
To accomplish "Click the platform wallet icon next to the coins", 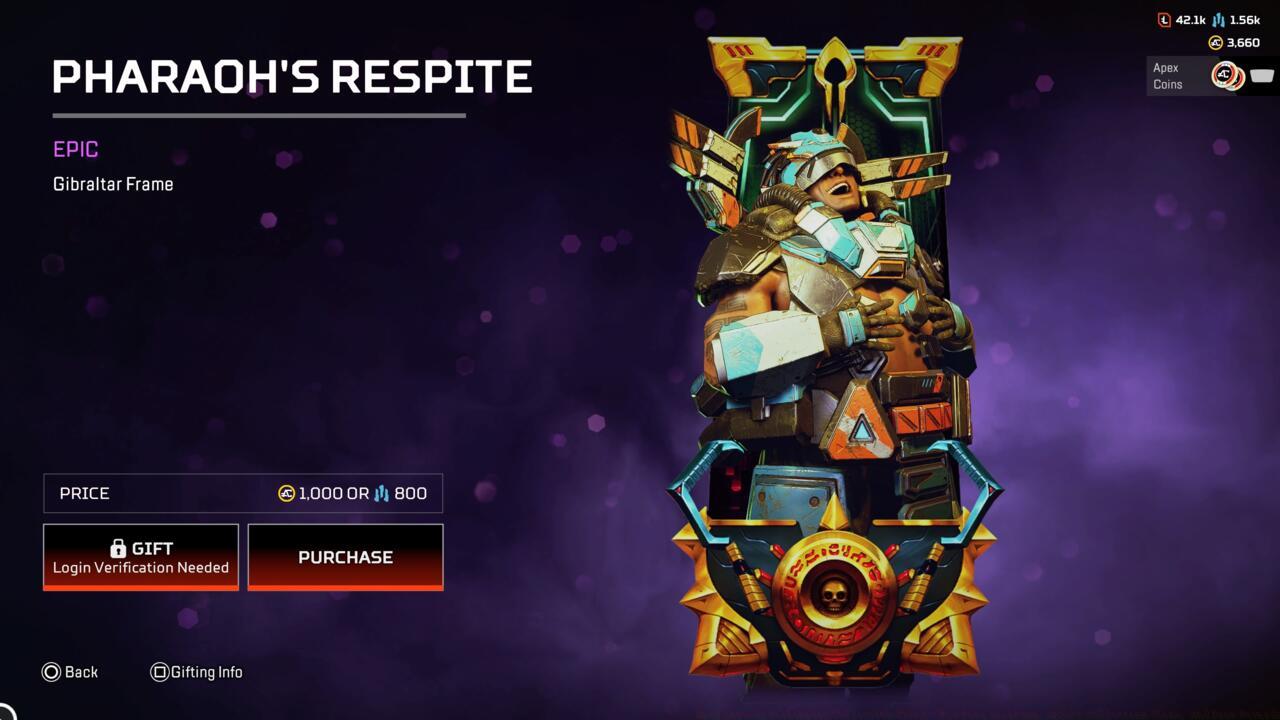I will tap(1262, 74).
